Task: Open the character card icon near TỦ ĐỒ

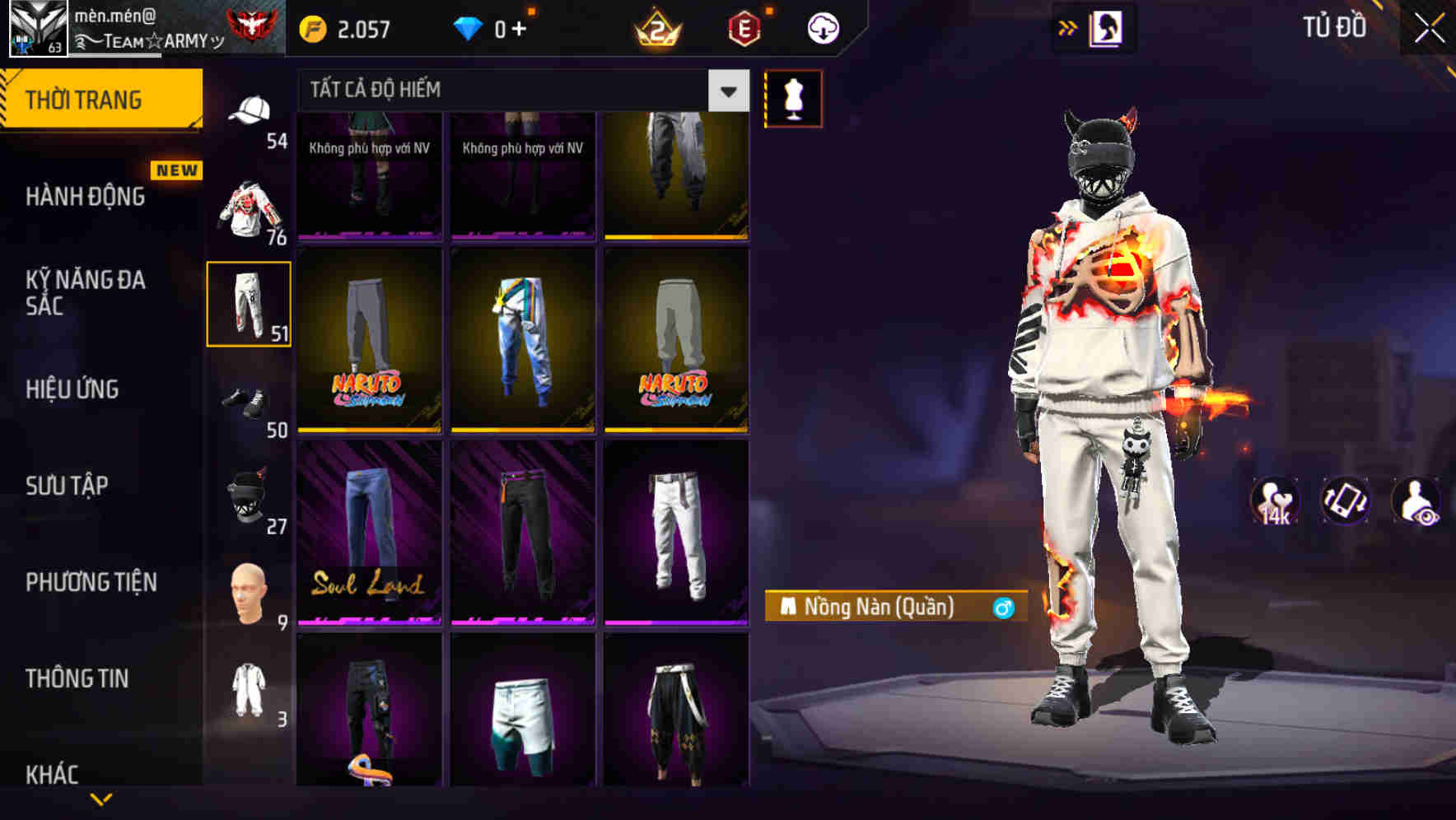Action: [x=1106, y=27]
